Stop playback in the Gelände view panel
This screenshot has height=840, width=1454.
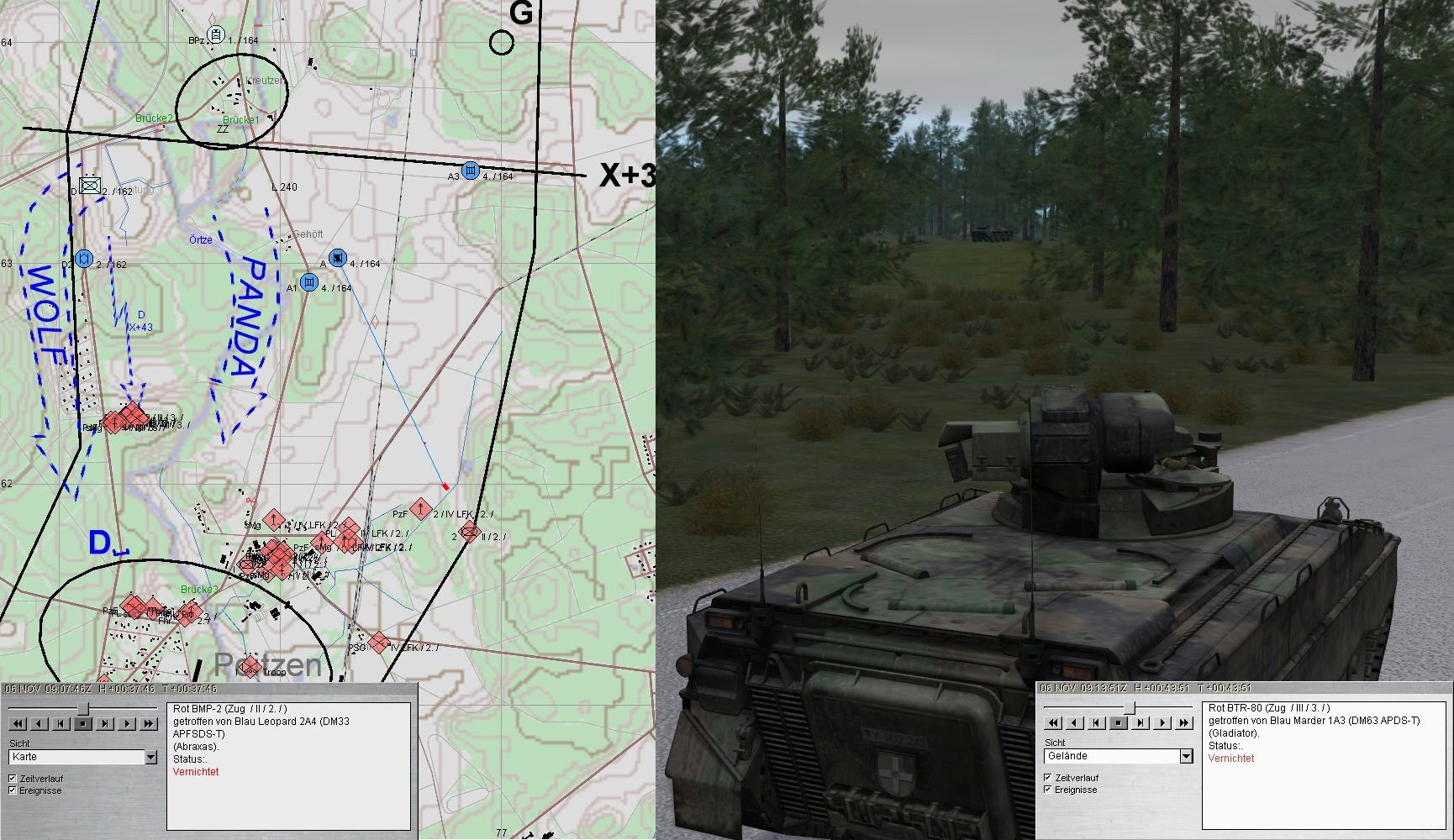[1119, 722]
